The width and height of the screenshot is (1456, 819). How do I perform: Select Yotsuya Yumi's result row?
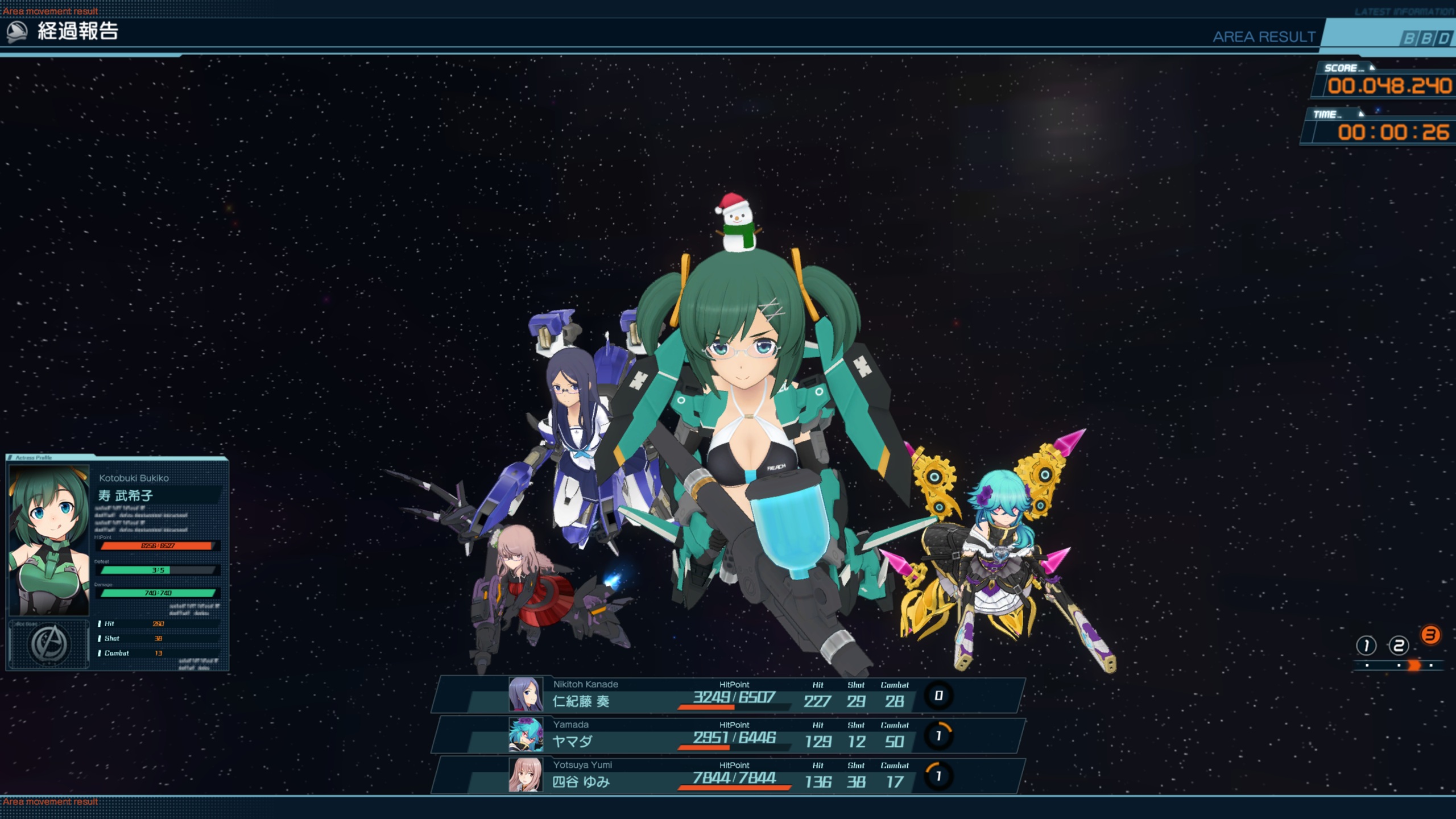pyautogui.click(x=728, y=776)
